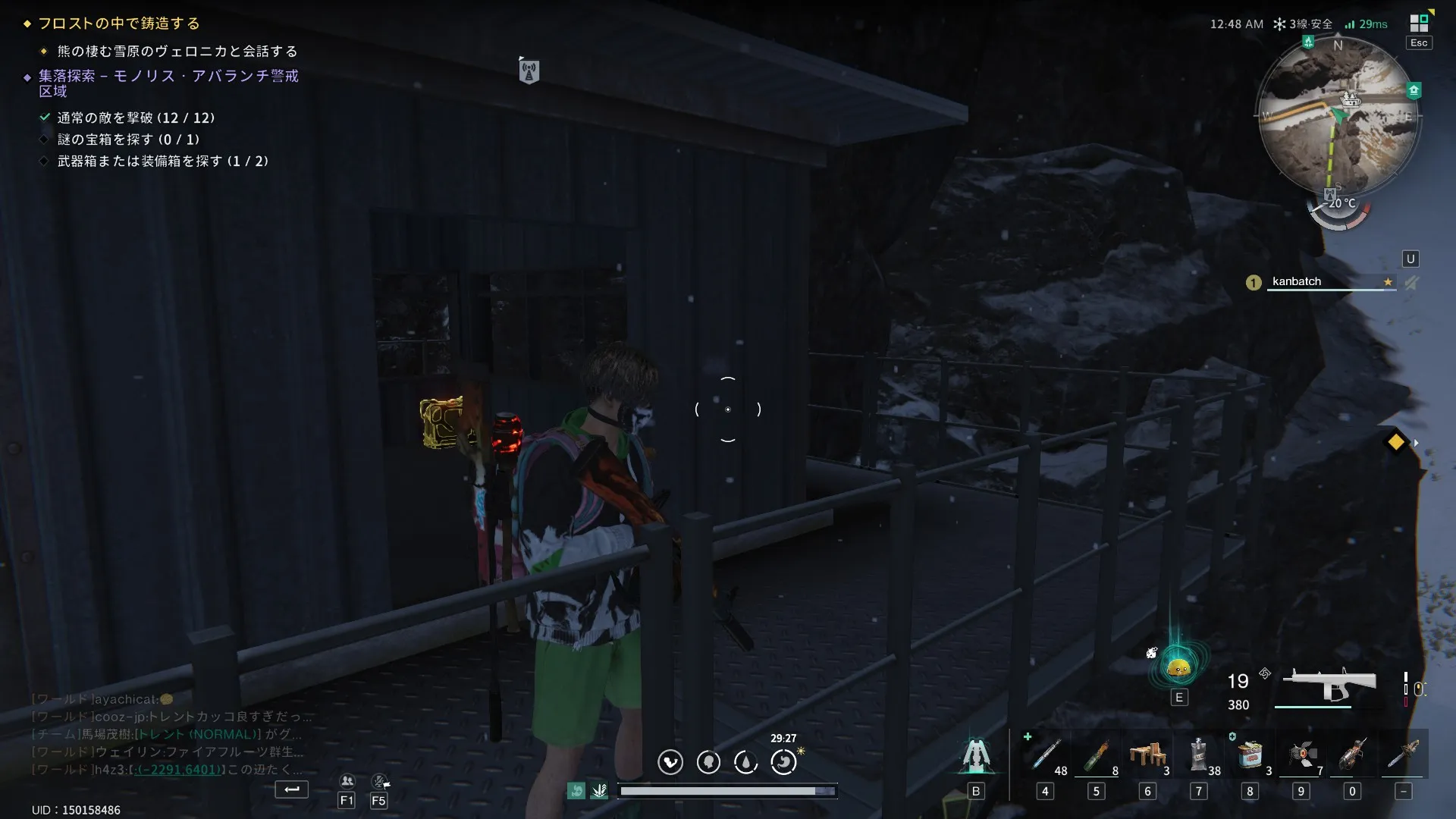1456x819 pixels.
Task: Select the spotlight device hotbar slot
Action: tap(1301, 755)
